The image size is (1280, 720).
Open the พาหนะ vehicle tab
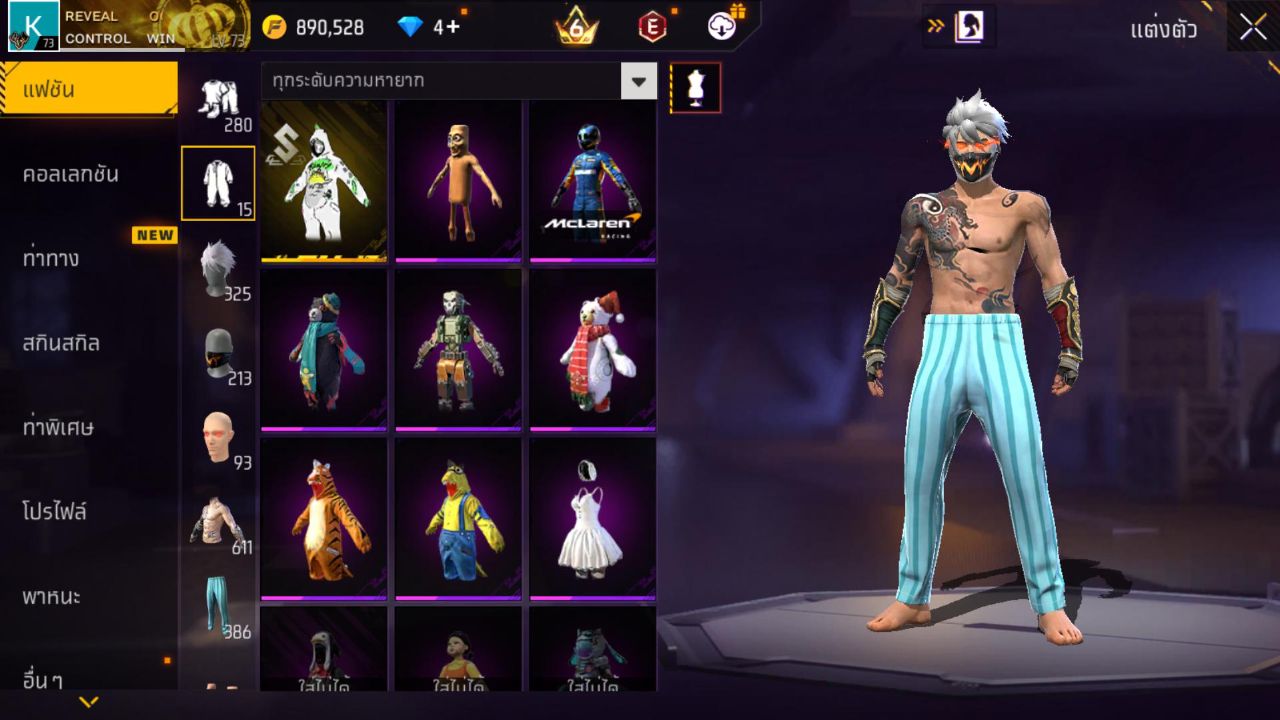52,597
